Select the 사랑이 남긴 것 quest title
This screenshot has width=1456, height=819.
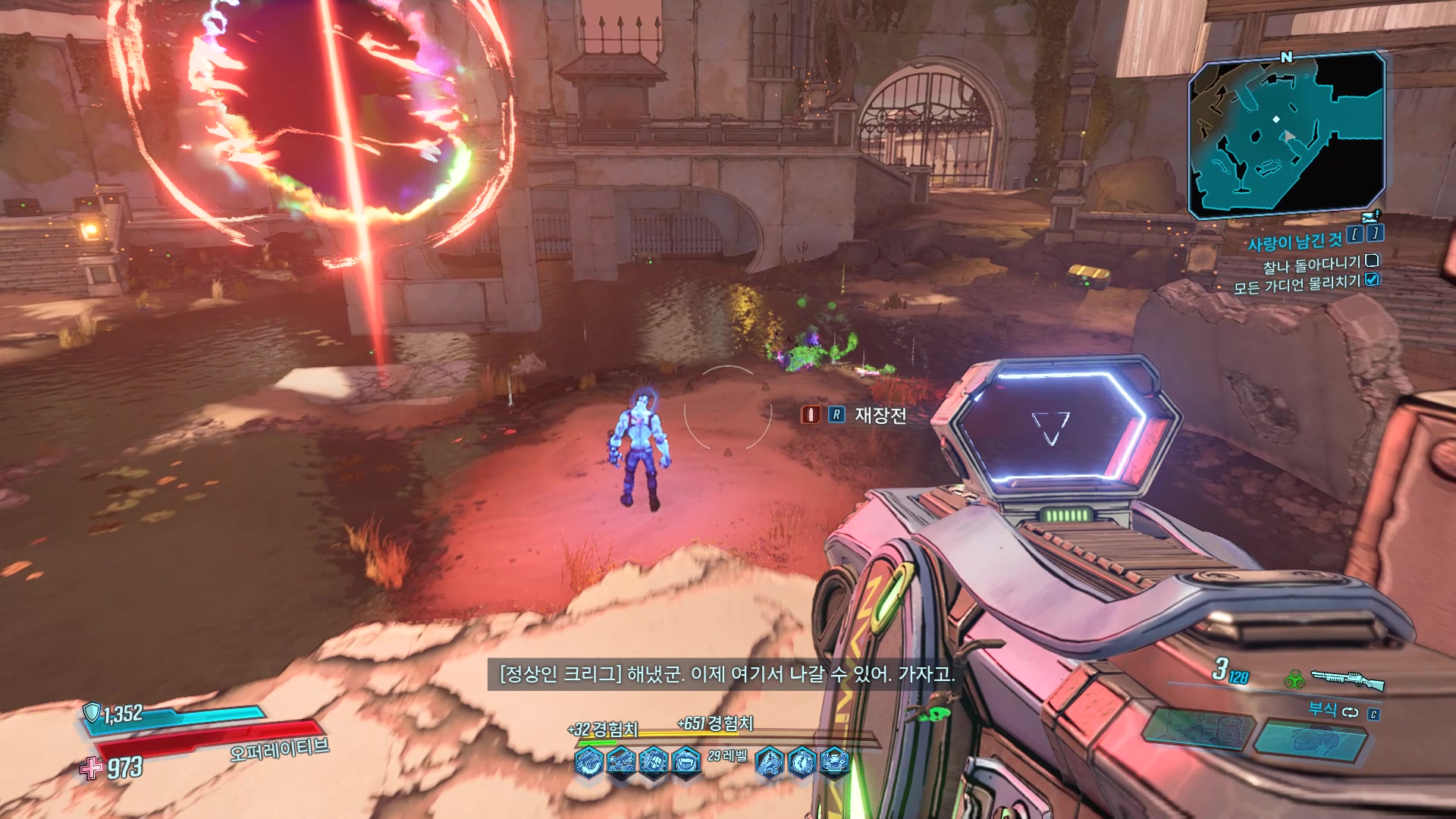point(1294,242)
